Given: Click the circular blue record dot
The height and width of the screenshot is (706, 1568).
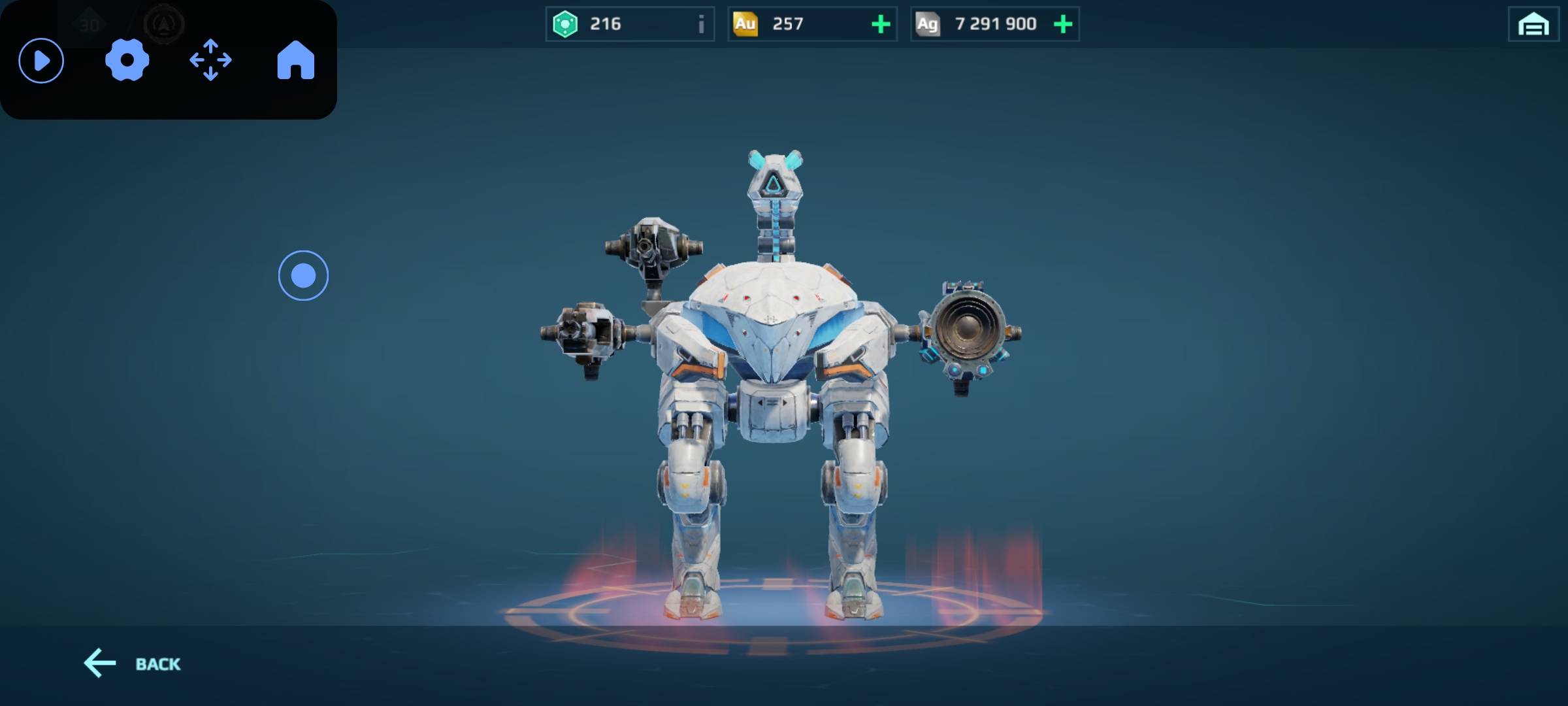Looking at the screenshot, I should [x=303, y=275].
